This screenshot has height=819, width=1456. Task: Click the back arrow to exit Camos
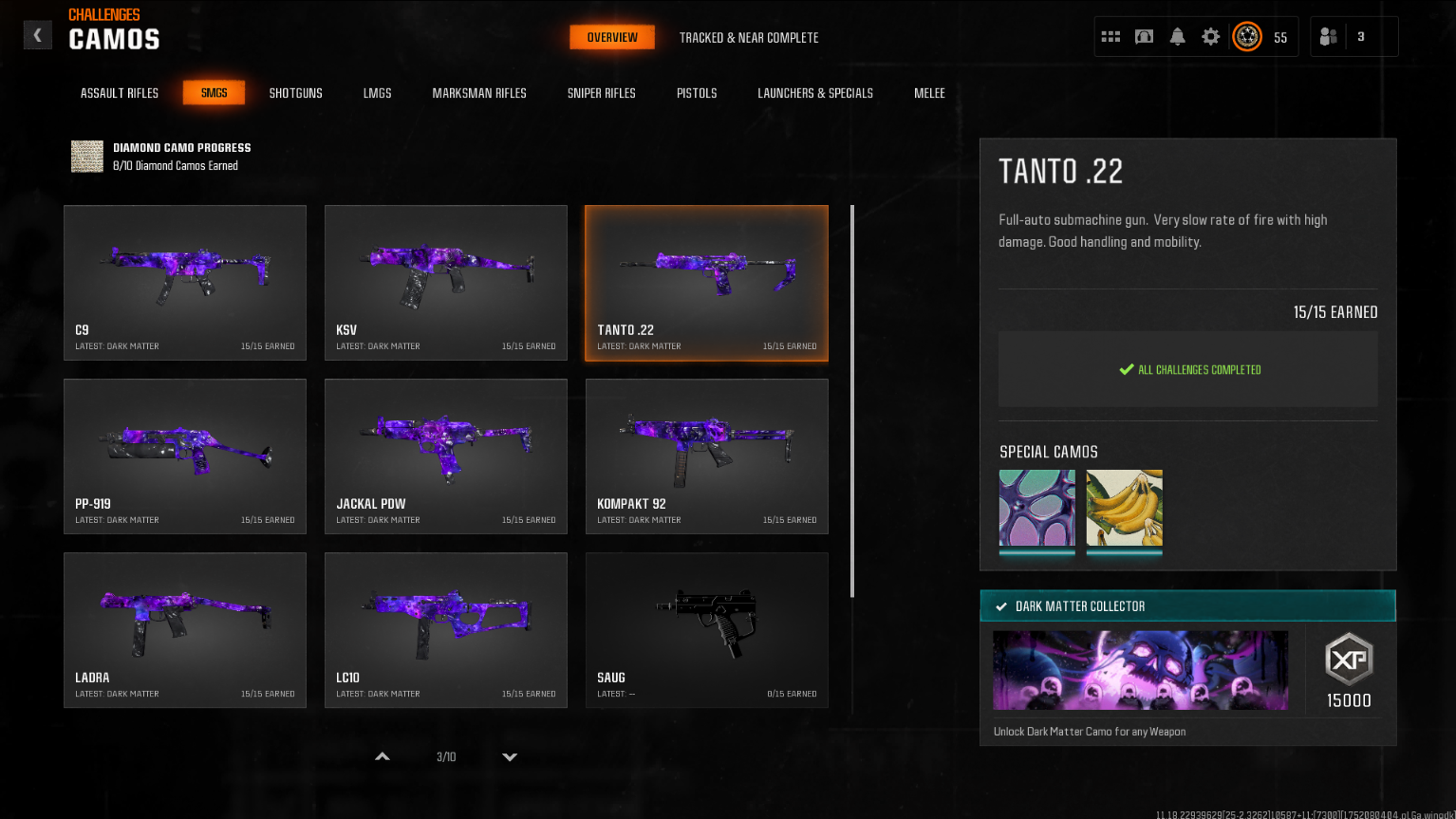coord(37,34)
